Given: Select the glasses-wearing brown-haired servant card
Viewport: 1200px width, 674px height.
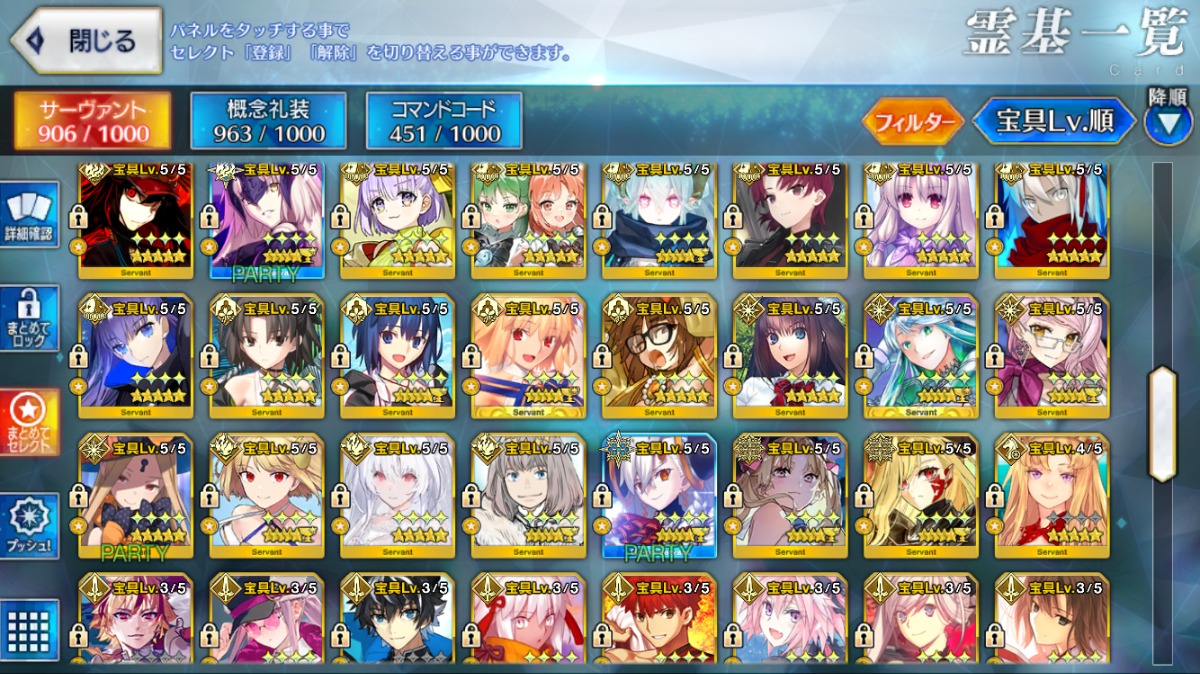Looking at the screenshot, I should [x=658, y=357].
